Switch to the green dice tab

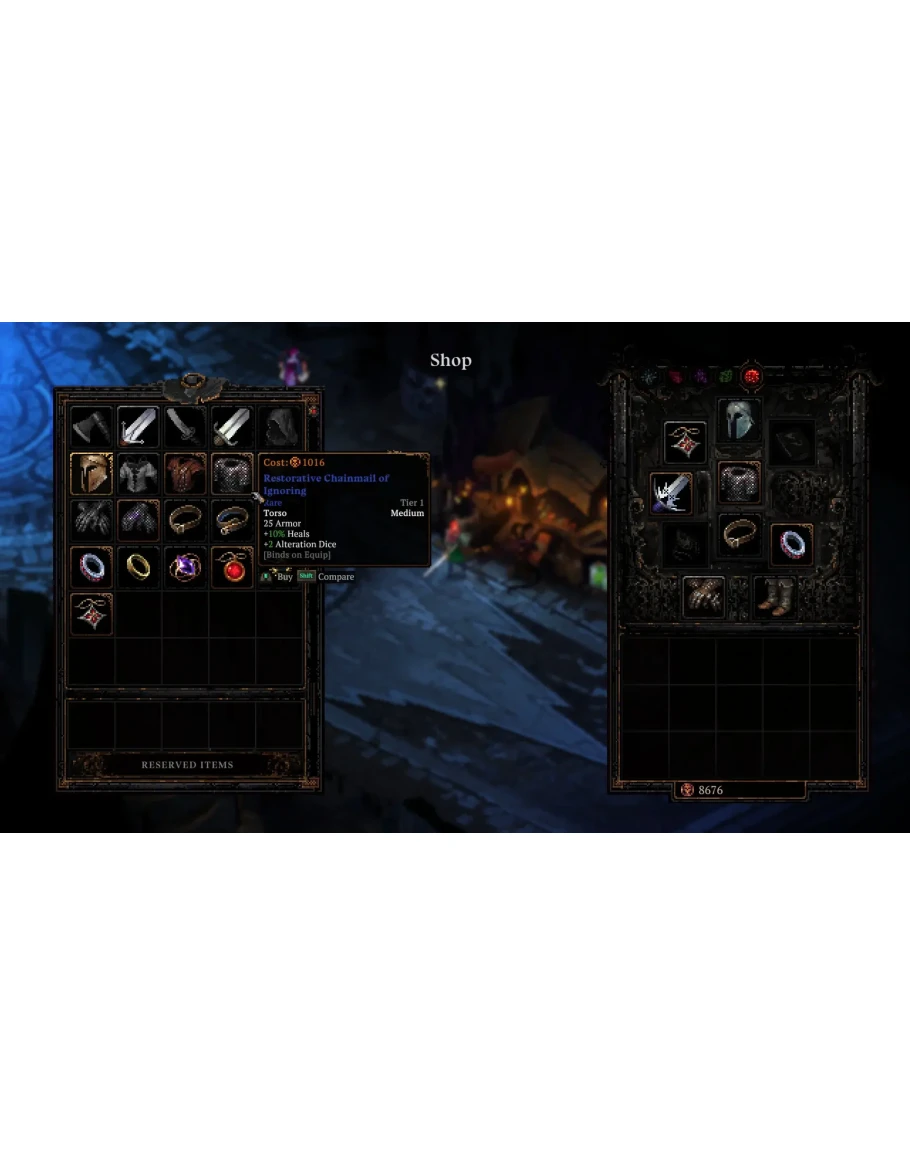[x=727, y=377]
